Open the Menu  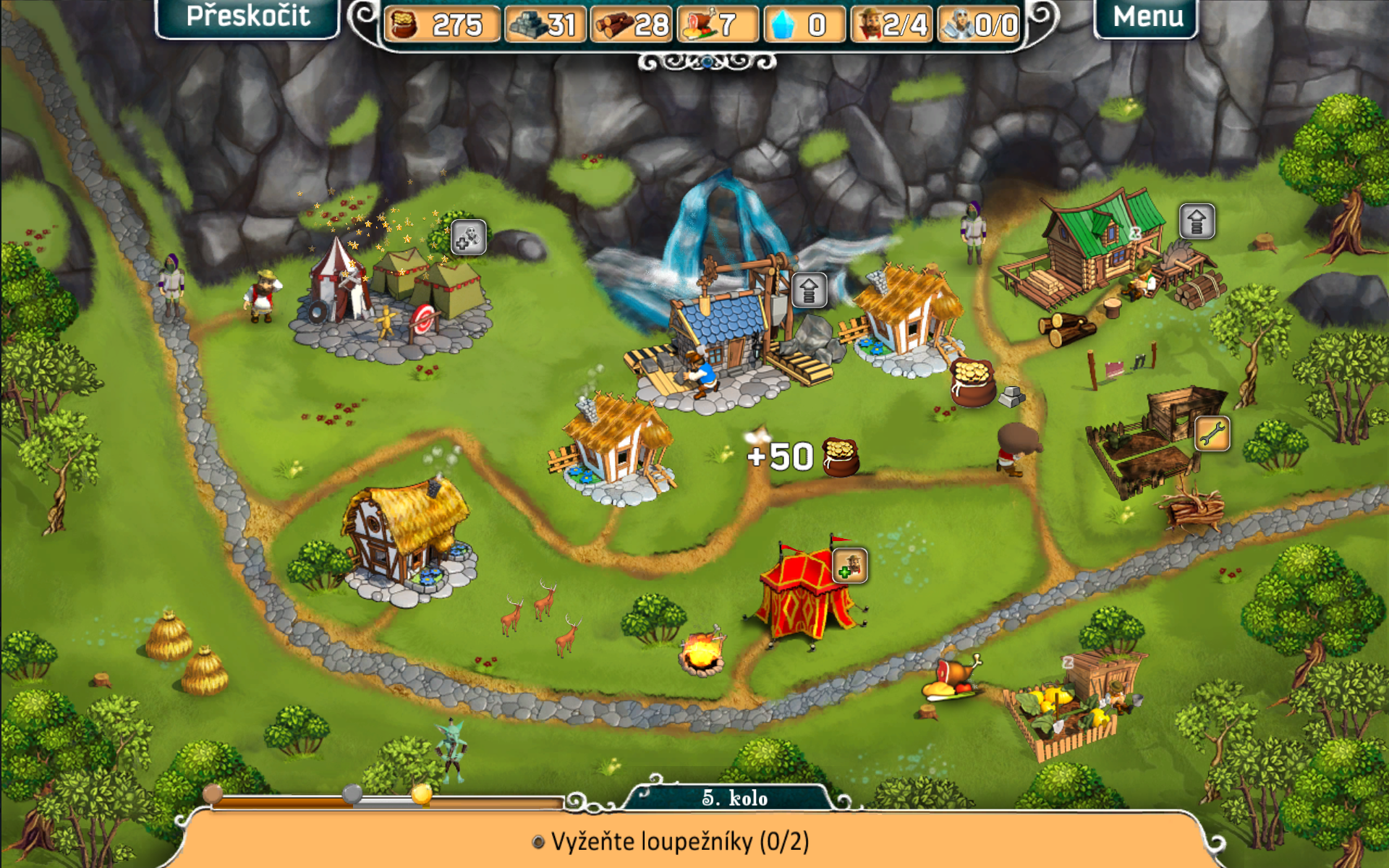pos(1147,17)
